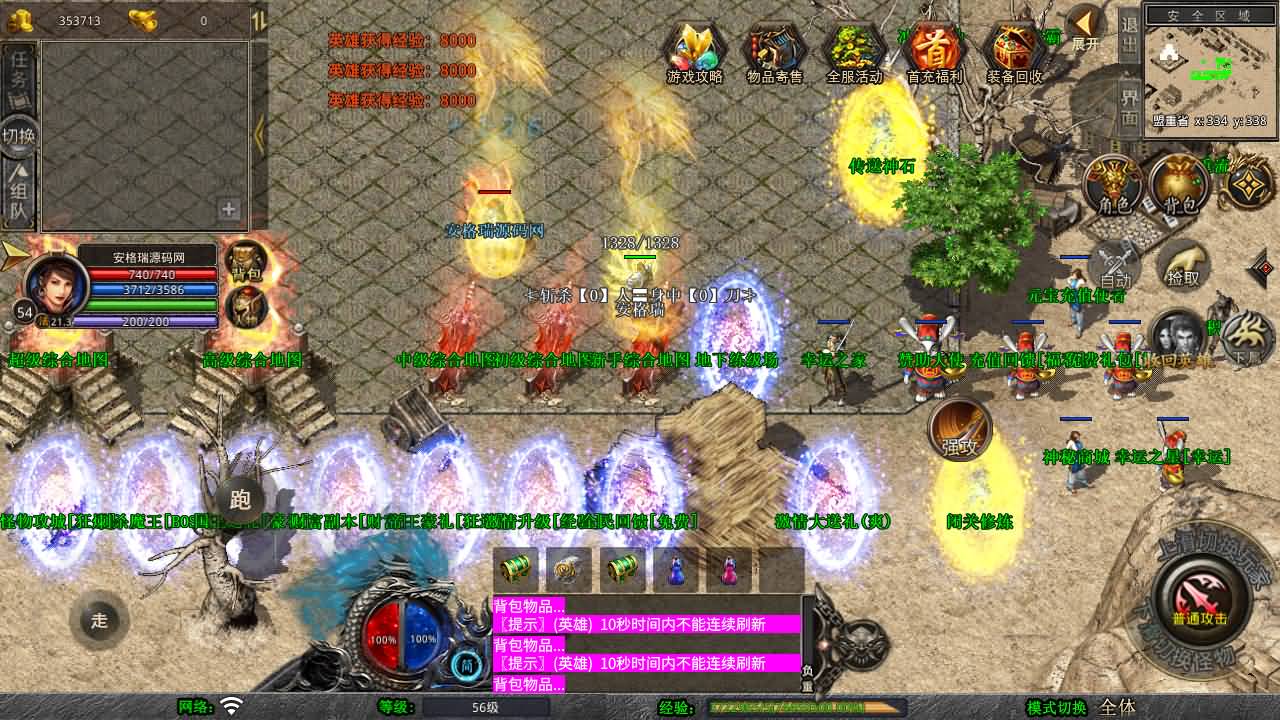The image size is (1280, 720).
Task: Tap the 拾取 pickup button
Action: pos(1183,267)
